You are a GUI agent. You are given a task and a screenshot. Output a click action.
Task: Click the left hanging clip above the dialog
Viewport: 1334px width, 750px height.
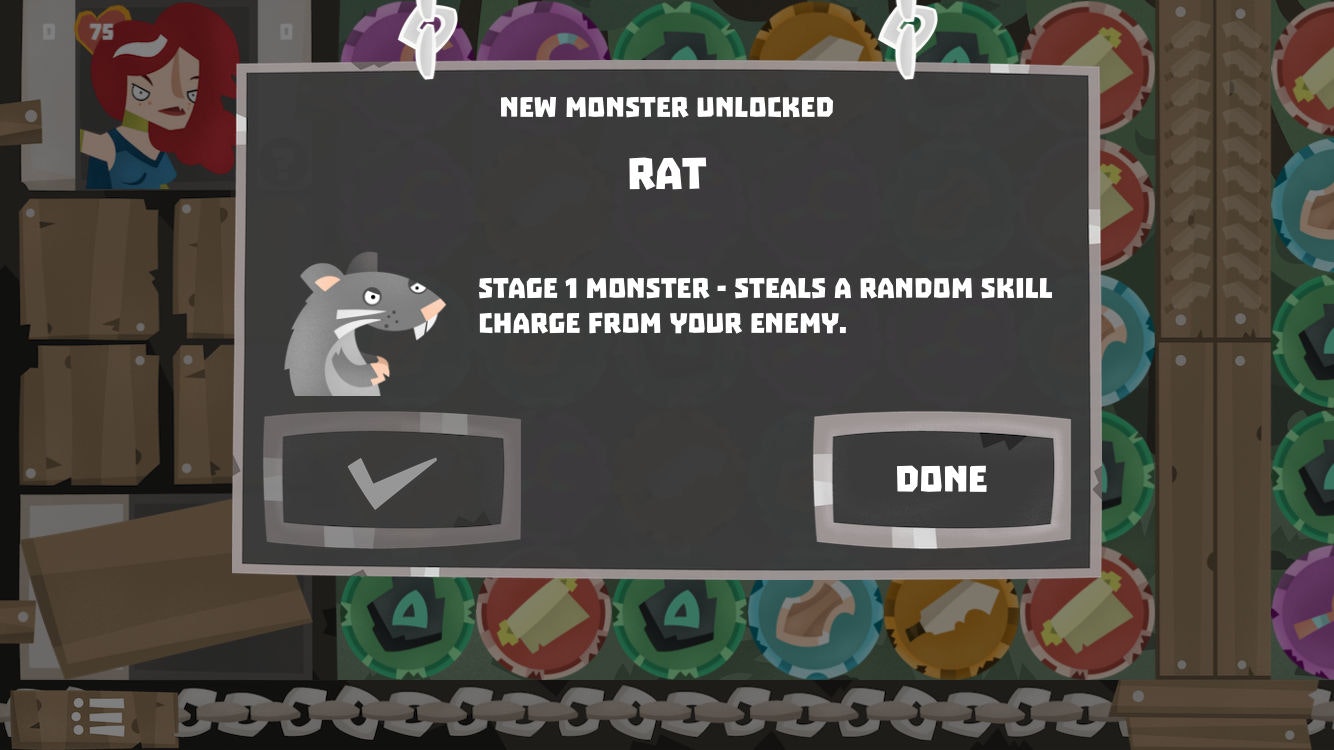424,35
